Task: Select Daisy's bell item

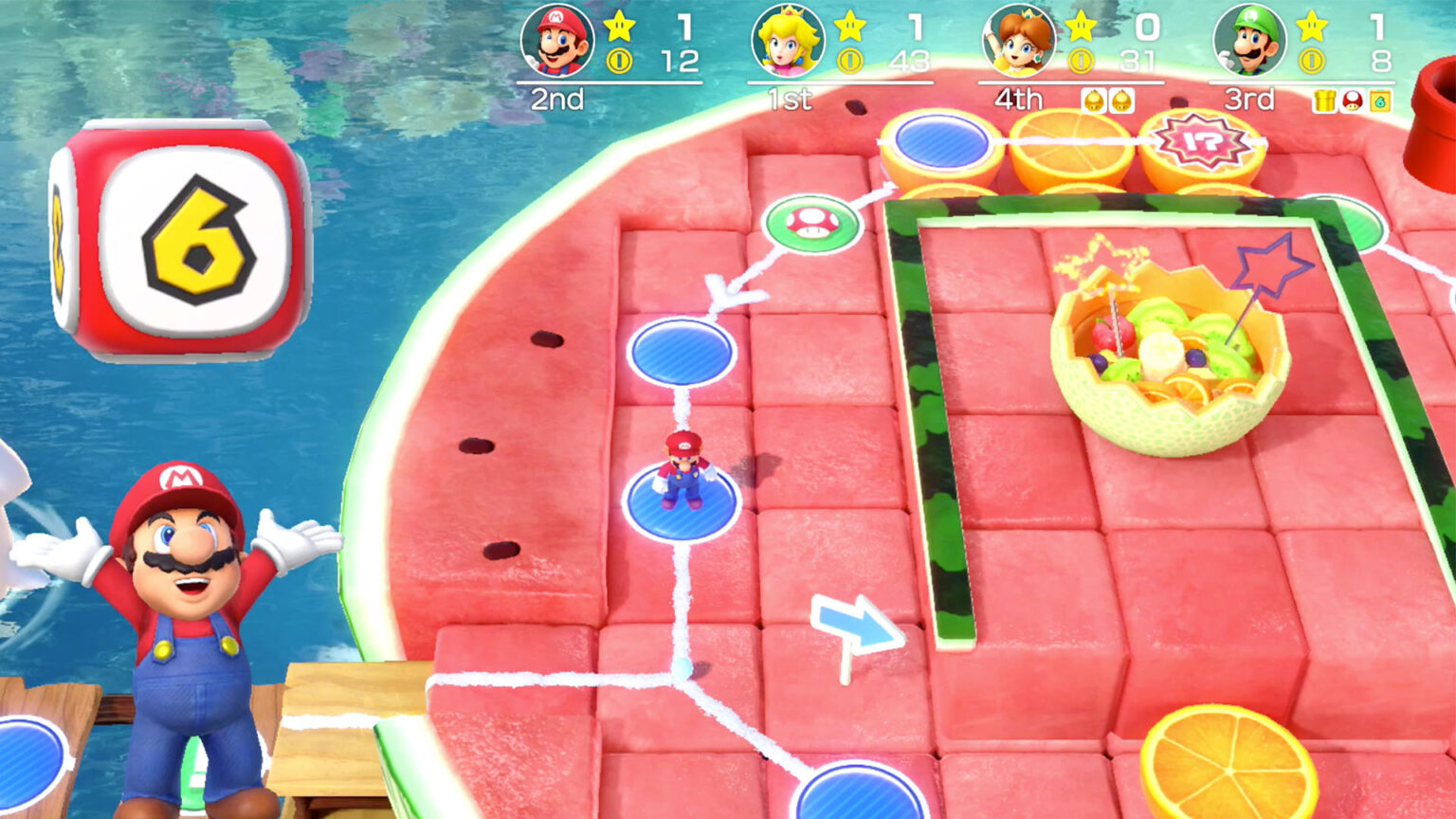Action: click(x=1095, y=101)
